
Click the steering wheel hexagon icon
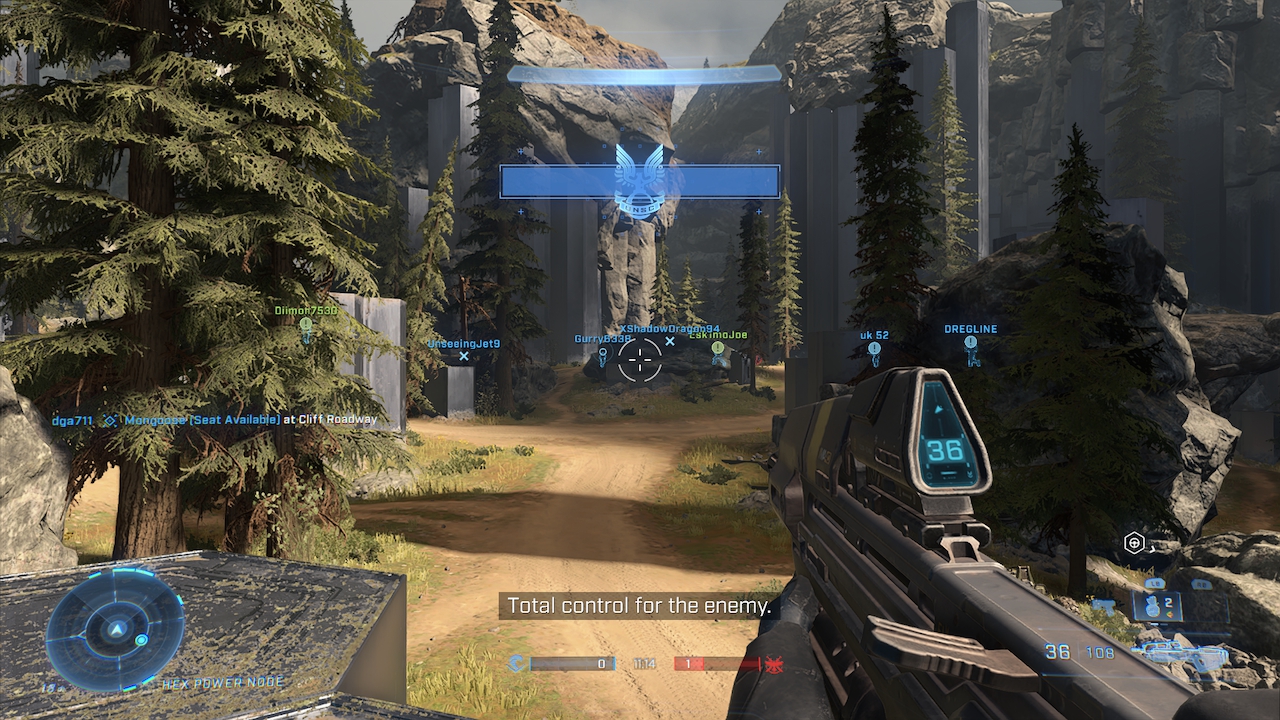(x=1134, y=543)
